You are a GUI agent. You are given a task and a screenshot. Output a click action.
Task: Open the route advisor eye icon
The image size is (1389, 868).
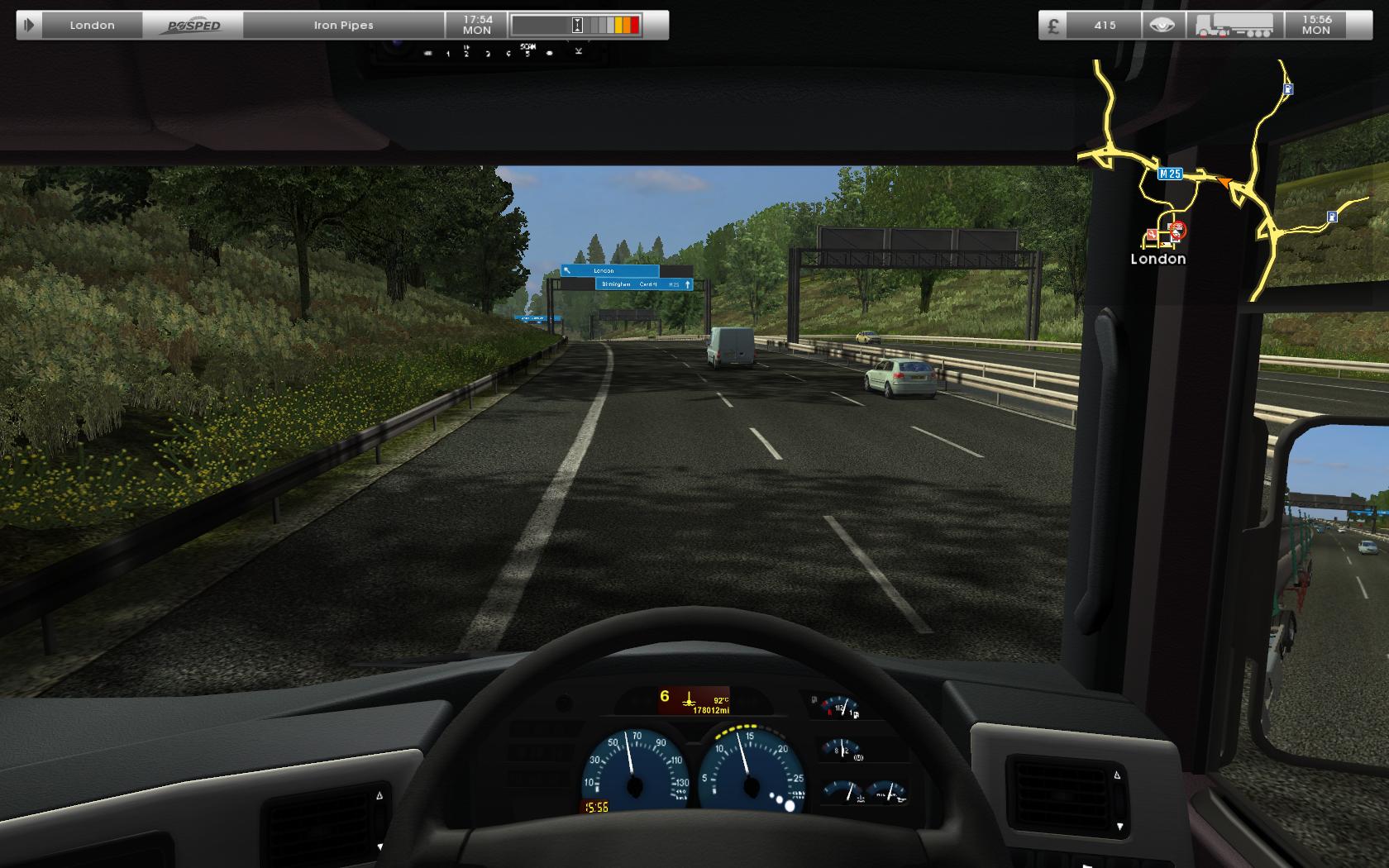tap(1161, 25)
